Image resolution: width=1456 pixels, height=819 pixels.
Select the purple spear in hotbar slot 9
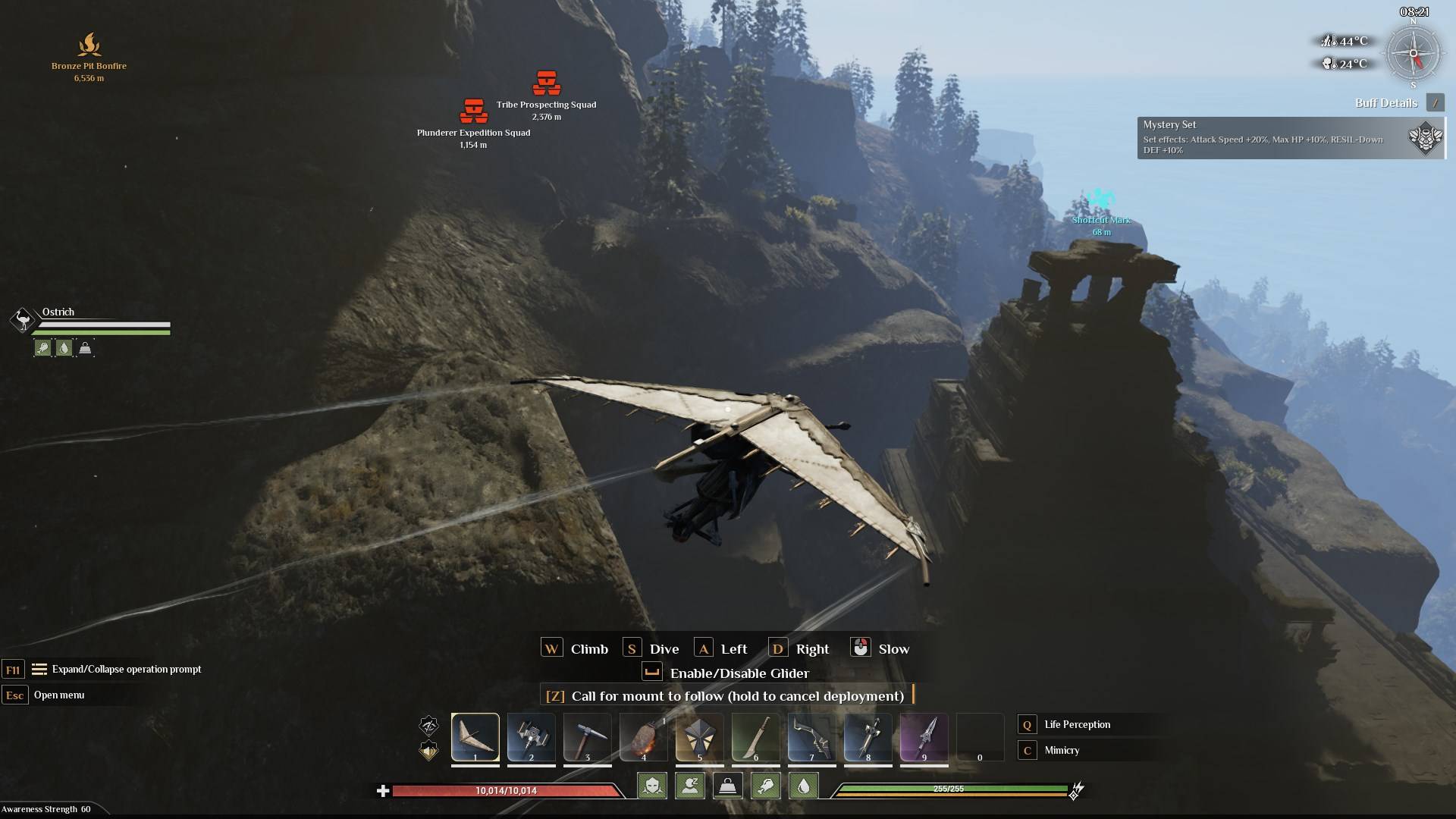click(924, 736)
